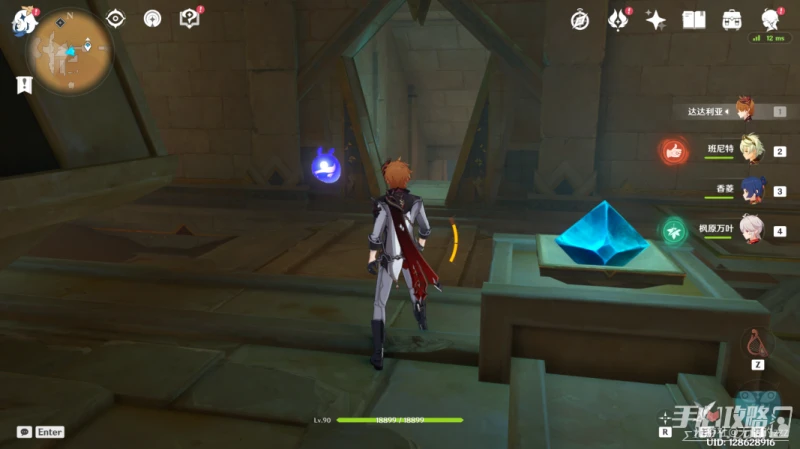This screenshot has height=449, width=800.
Task: Switch to party member 香菱
Action: pyautogui.click(x=751, y=190)
